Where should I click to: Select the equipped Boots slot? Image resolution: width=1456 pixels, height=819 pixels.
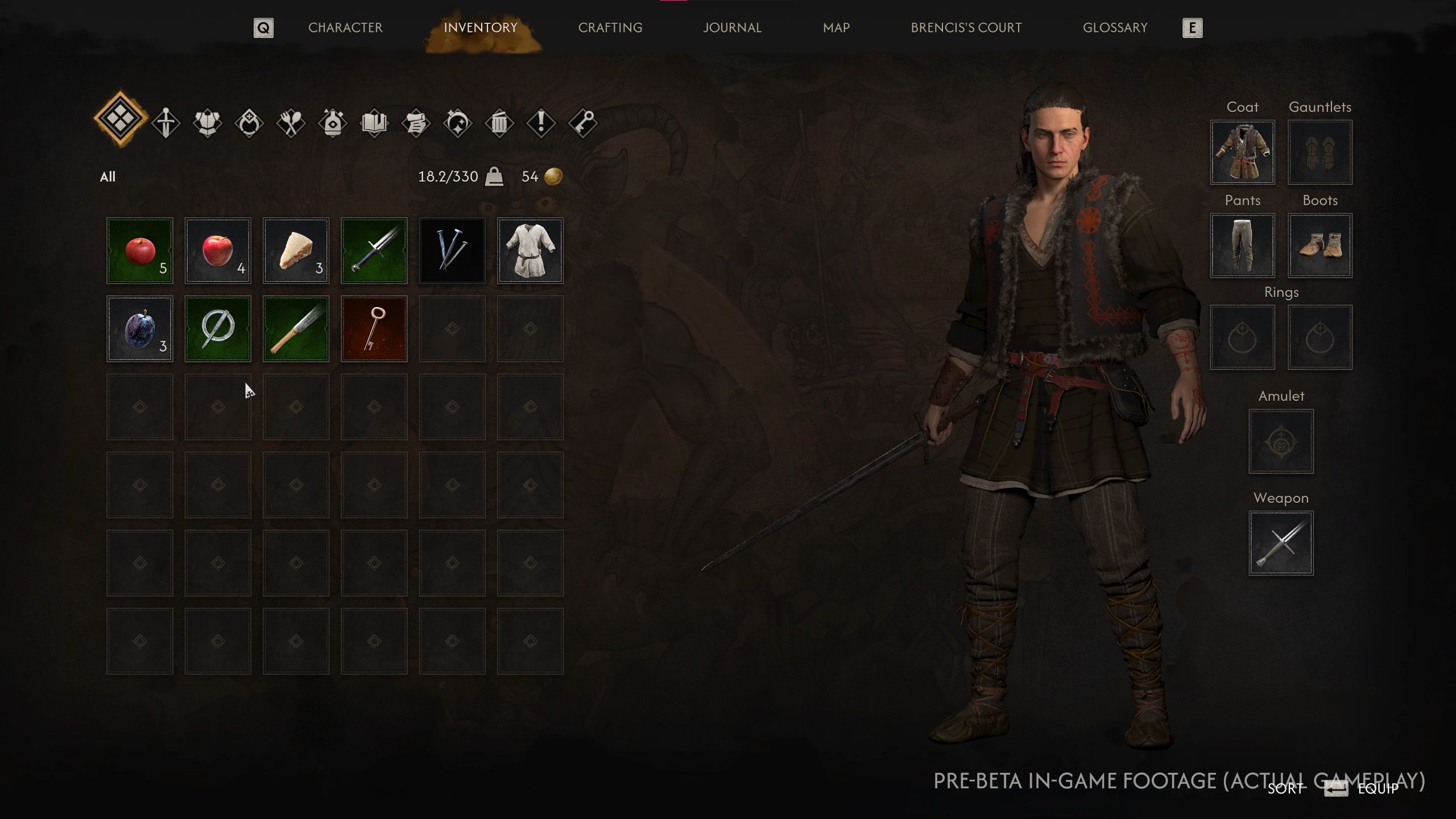pyautogui.click(x=1319, y=246)
